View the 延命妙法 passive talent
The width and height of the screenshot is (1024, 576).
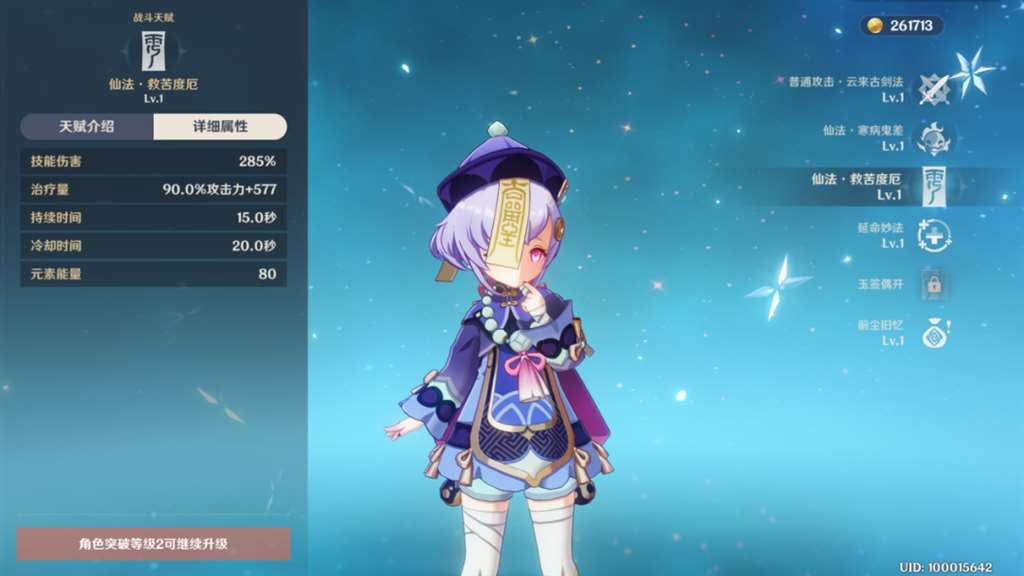(934, 235)
